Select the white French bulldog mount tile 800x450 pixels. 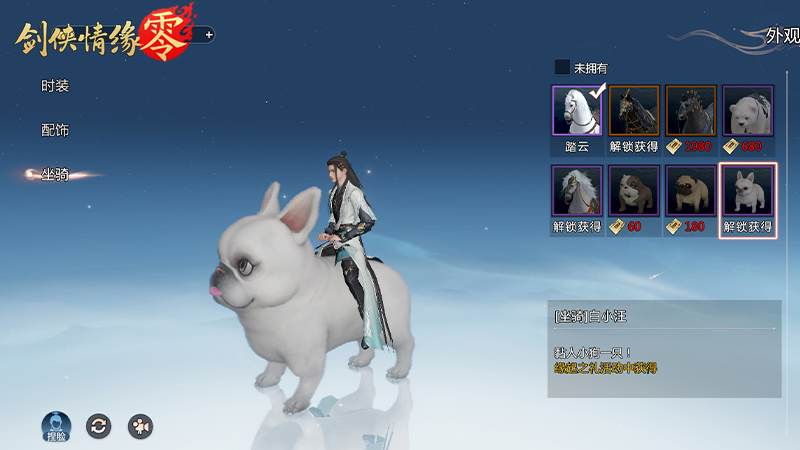[748, 192]
